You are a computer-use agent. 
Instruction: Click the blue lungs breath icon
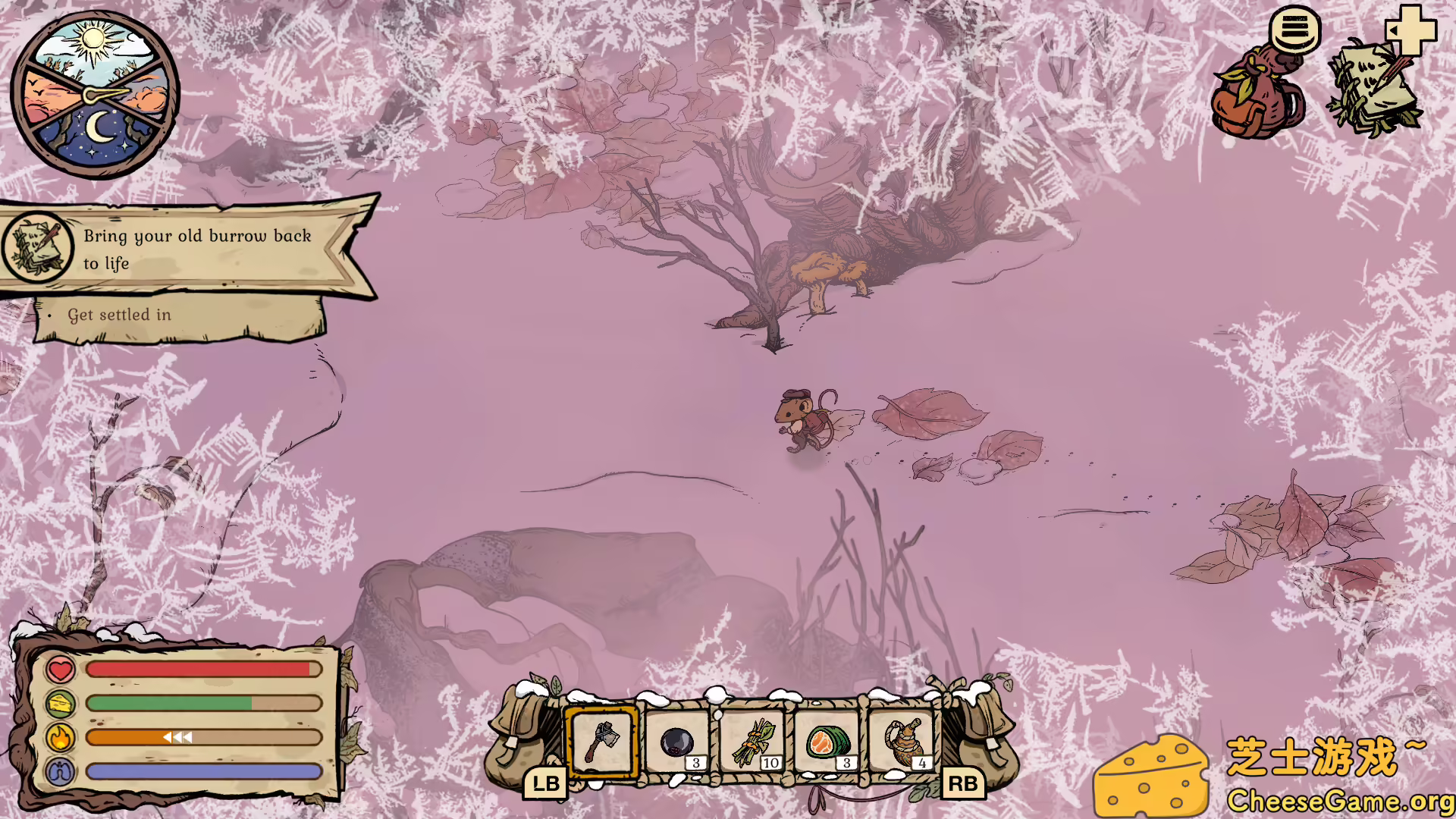pyautogui.click(x=59, y=770)
